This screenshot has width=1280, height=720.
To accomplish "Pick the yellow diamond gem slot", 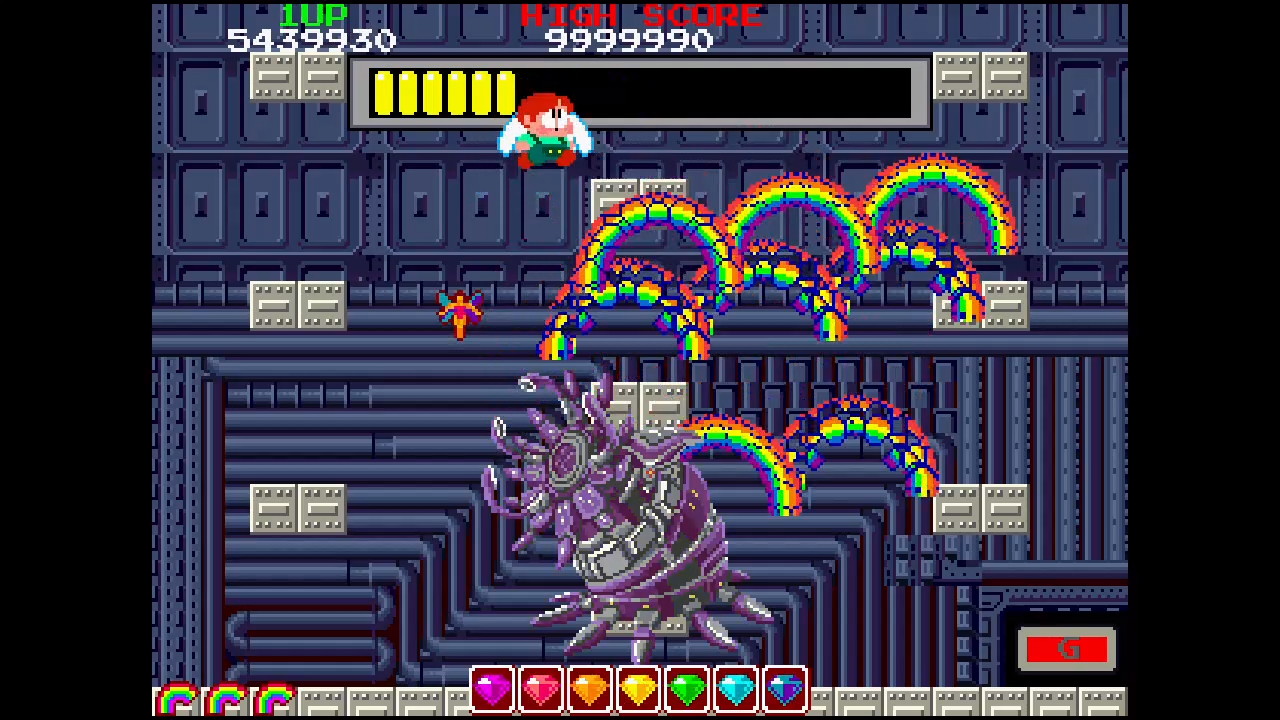I will point(639,689).
